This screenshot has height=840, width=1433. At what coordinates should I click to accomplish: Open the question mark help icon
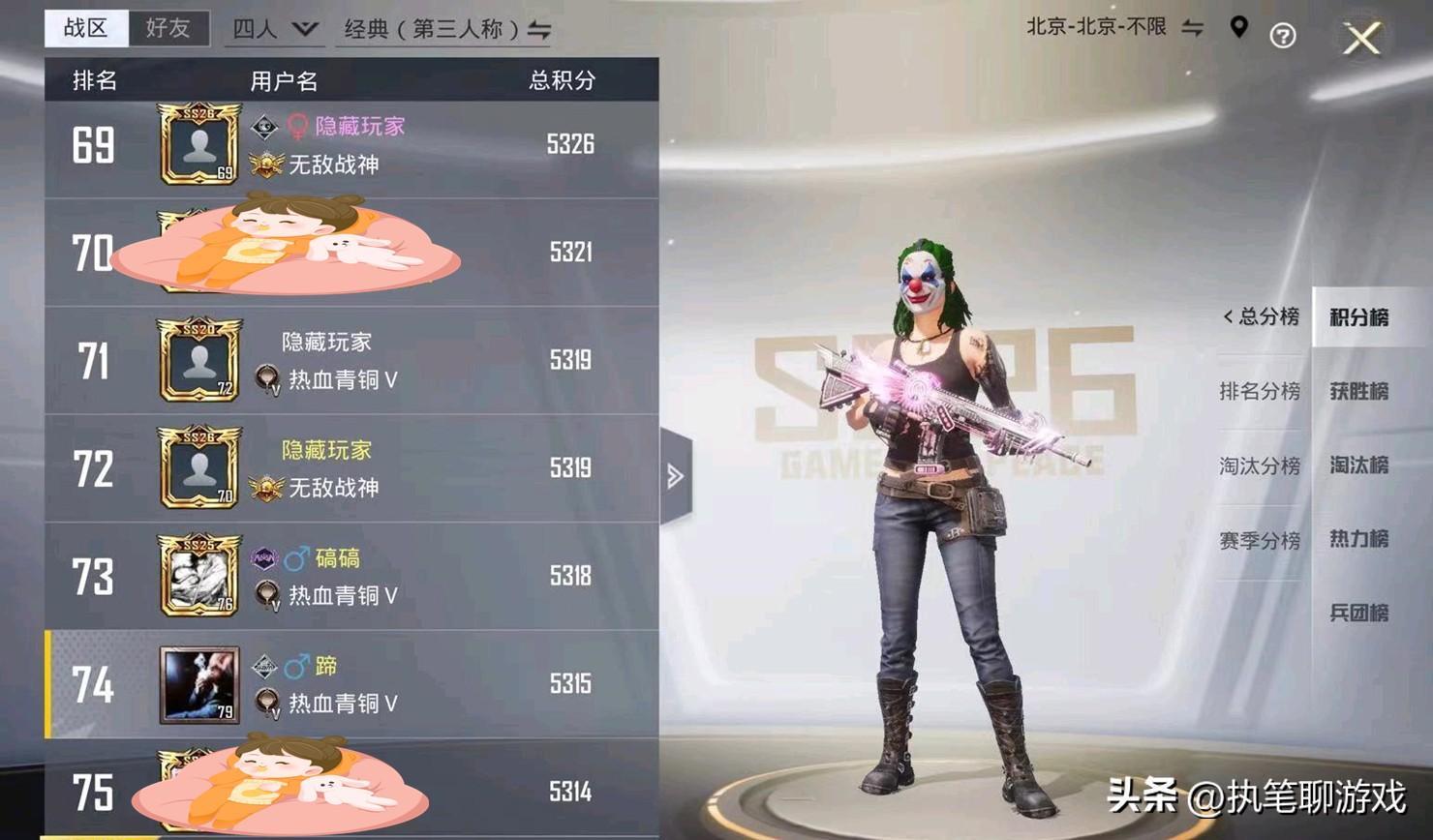click(1283, 37)
